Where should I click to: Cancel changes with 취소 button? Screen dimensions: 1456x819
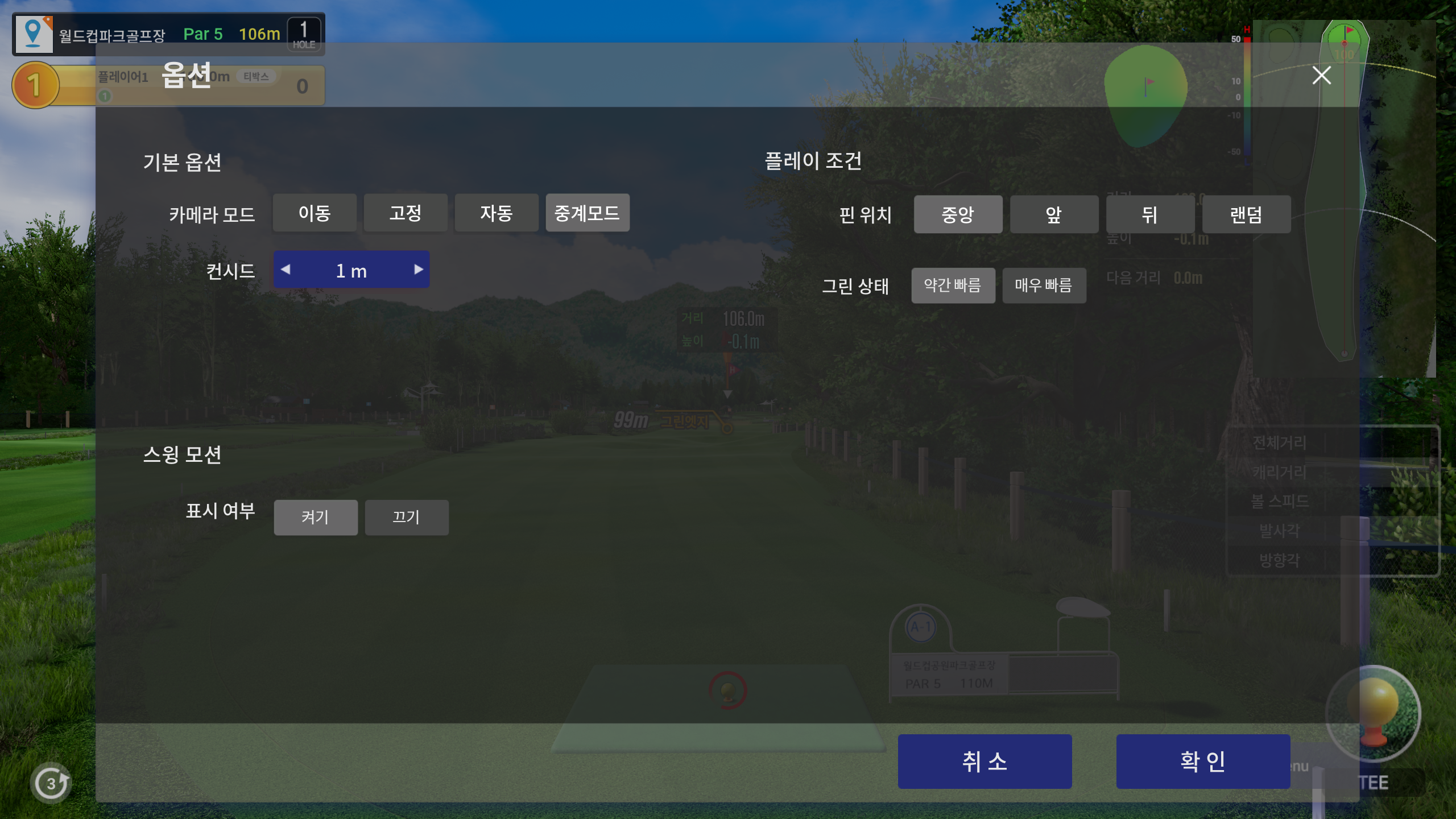coord(985,761)
